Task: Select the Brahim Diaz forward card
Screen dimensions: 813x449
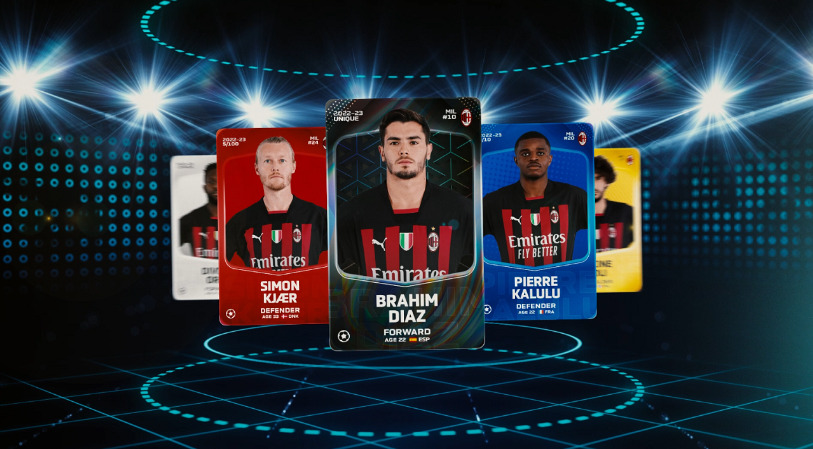Action: pos(405,225)
